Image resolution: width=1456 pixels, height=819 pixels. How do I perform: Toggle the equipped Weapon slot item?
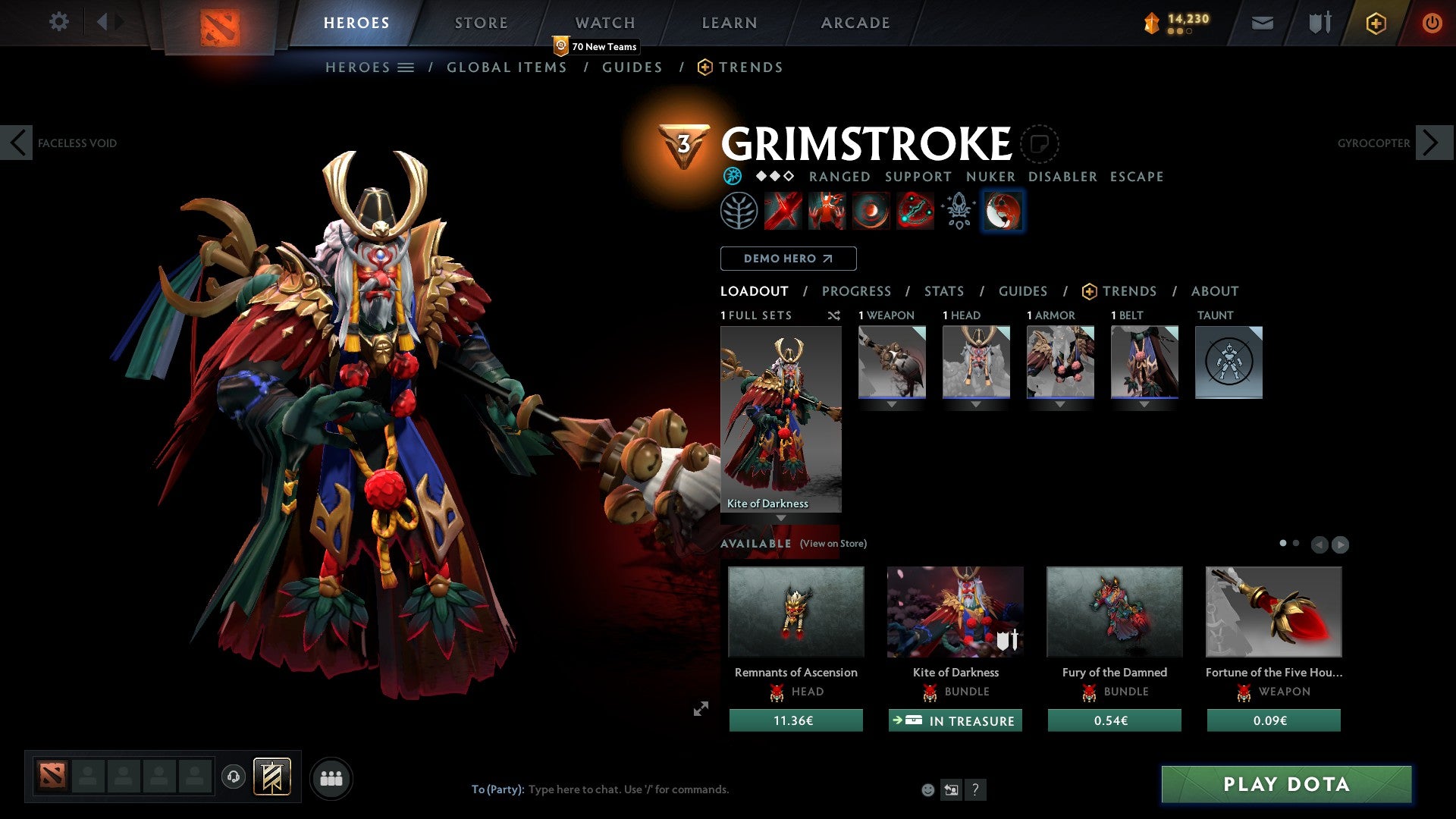coord(892,362)
